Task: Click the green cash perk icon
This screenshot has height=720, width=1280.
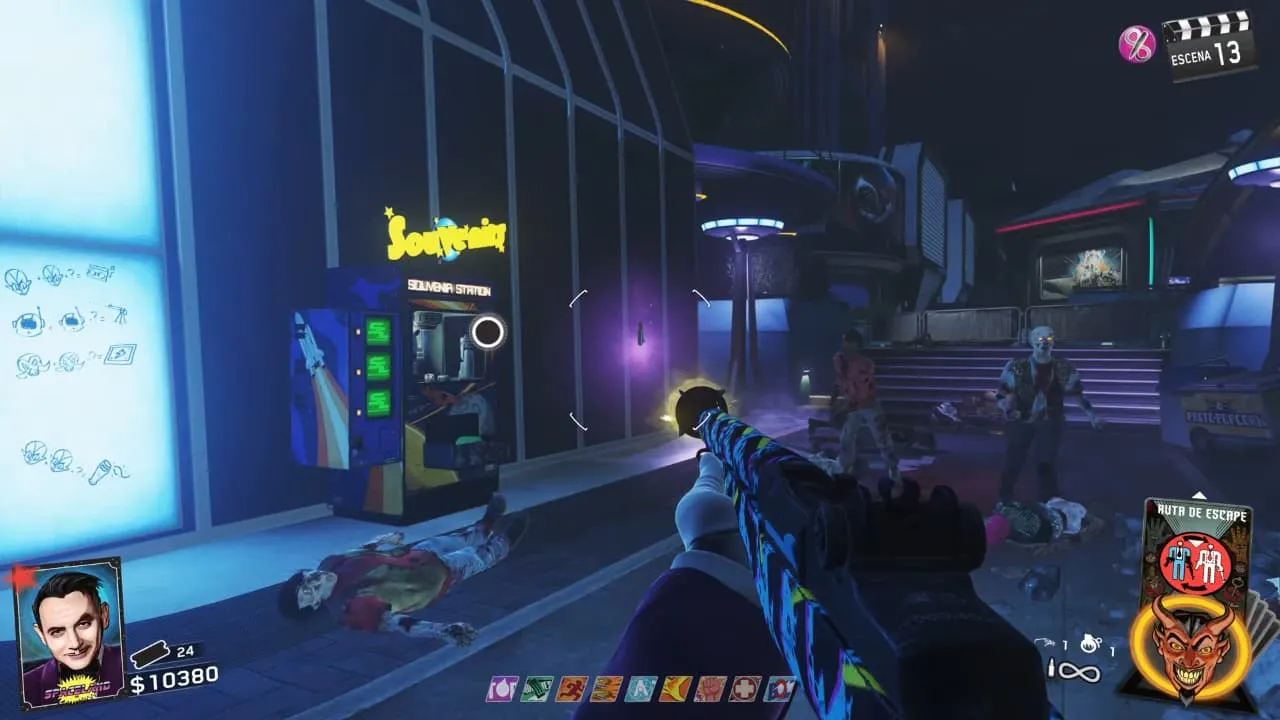Action: coord(535,689)
